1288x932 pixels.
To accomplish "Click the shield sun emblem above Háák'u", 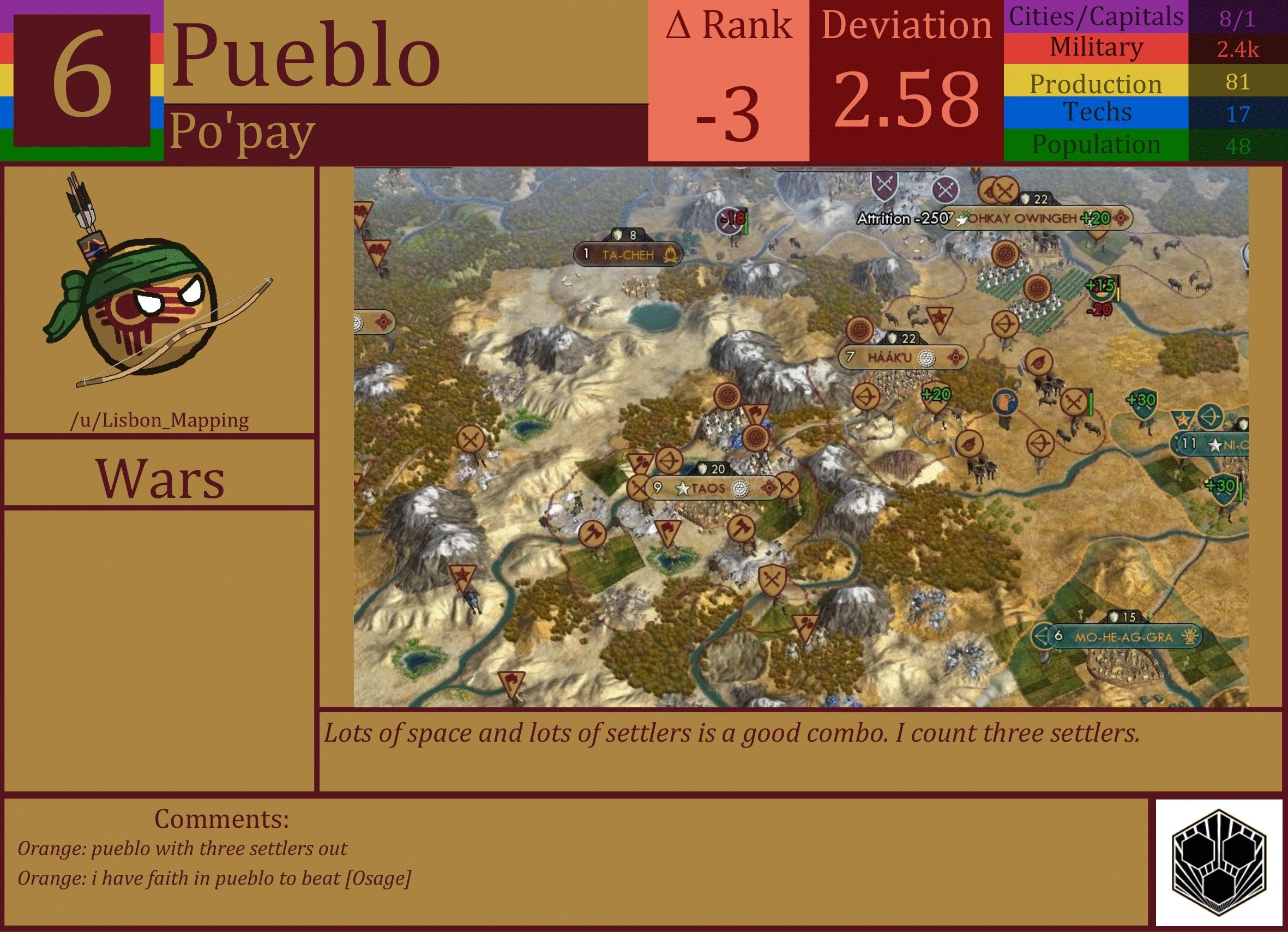I will point(860,329).
